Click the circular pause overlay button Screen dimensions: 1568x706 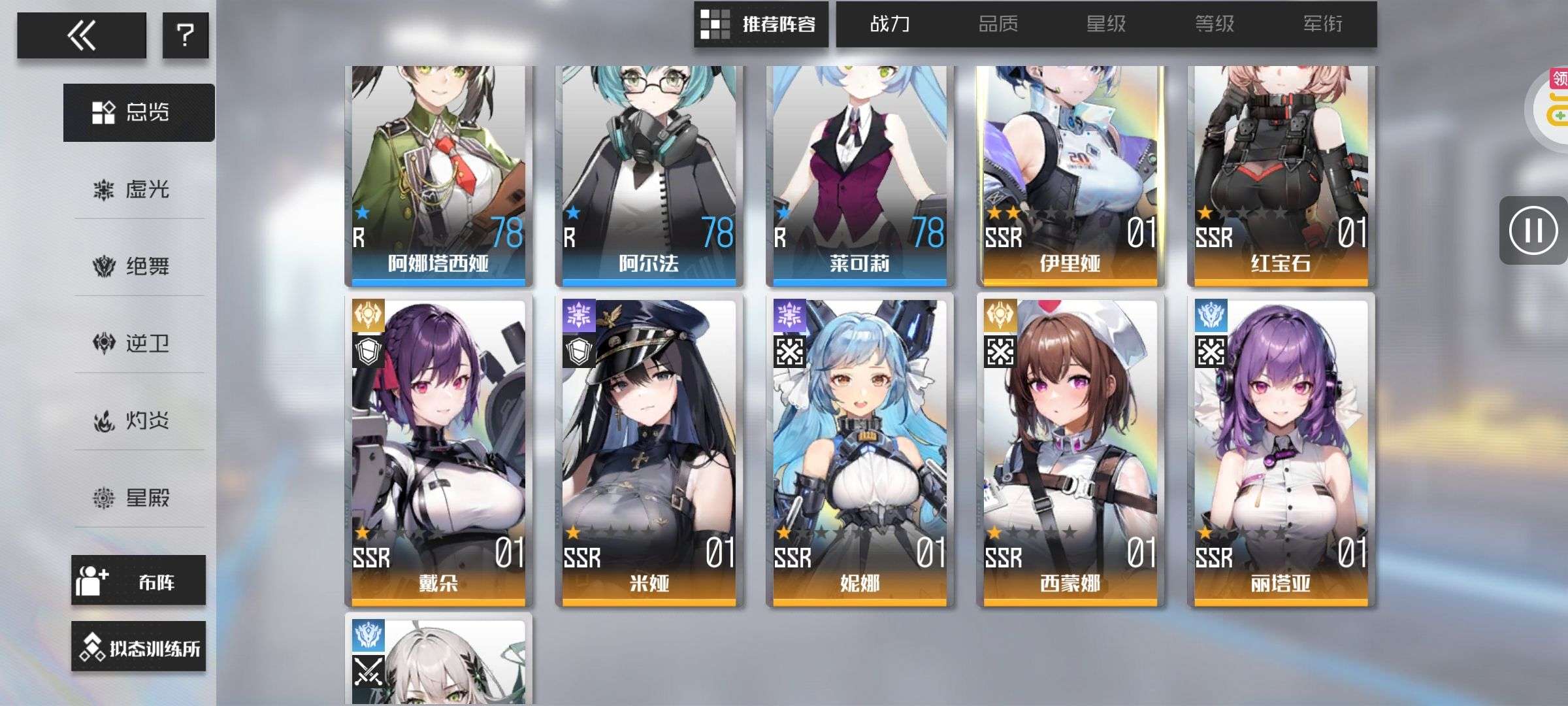(1533, 230)
